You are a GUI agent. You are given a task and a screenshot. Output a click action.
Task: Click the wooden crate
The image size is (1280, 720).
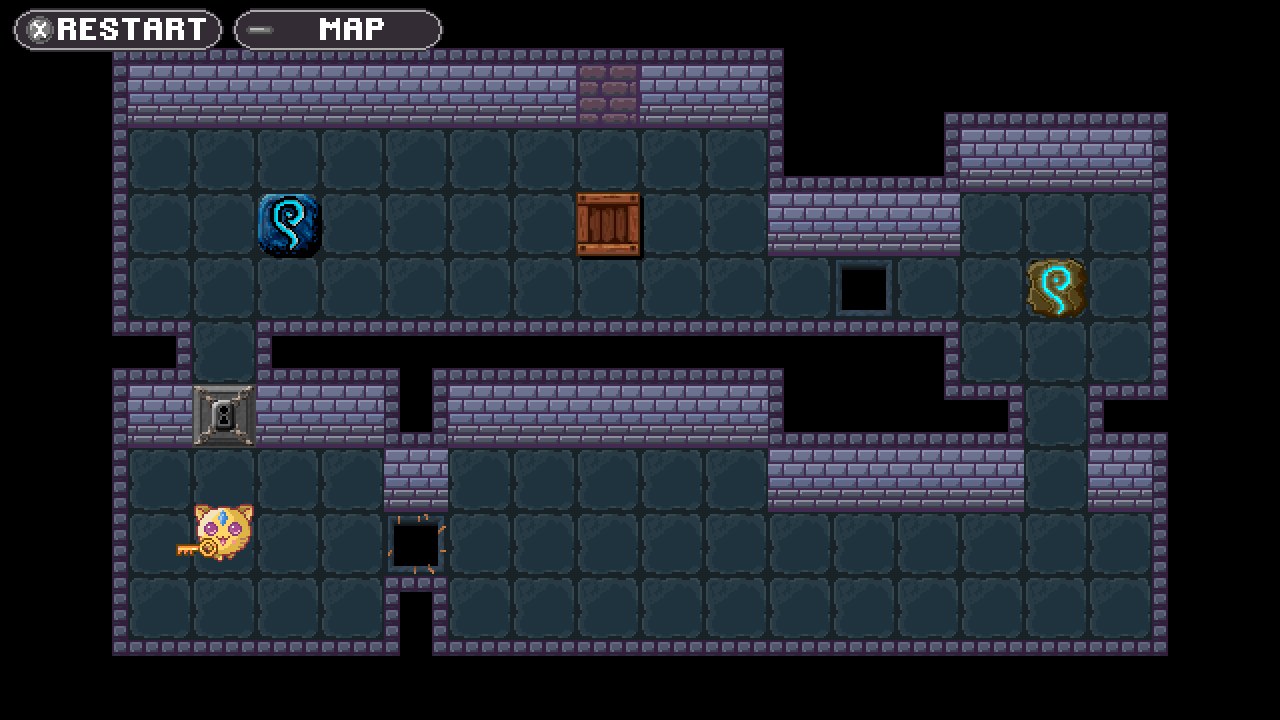(608, 224)
